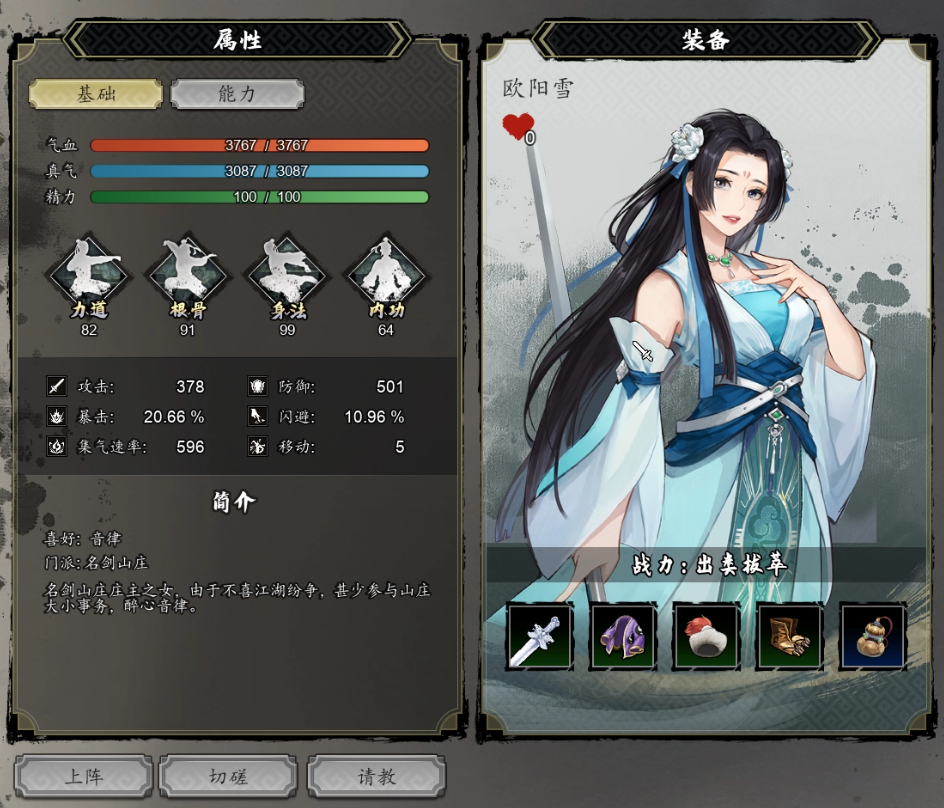The image size is (944, 808).
Task: Select the equipped sword slot
Action: click(x=540, y=636)
